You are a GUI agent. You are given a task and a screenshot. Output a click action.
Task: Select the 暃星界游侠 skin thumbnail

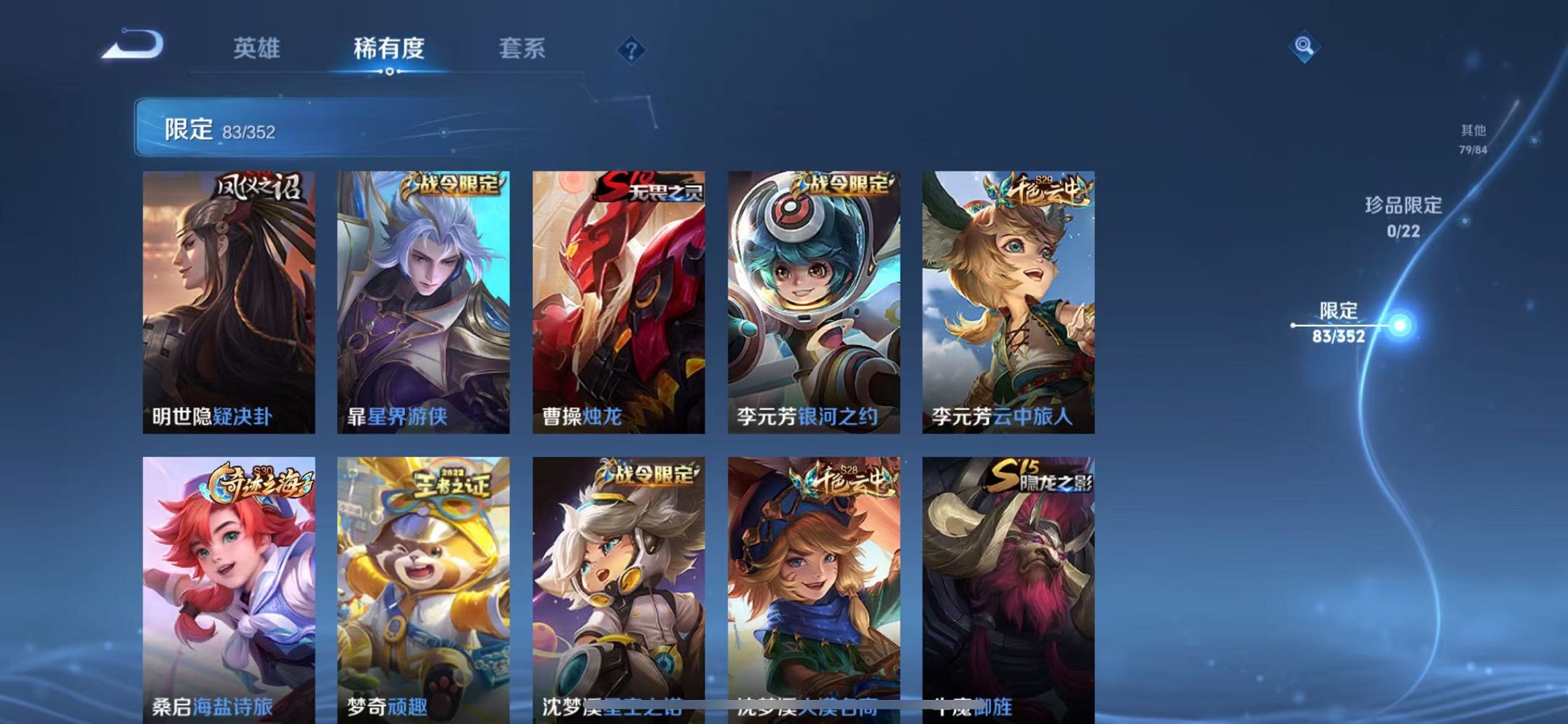[423, 299]
